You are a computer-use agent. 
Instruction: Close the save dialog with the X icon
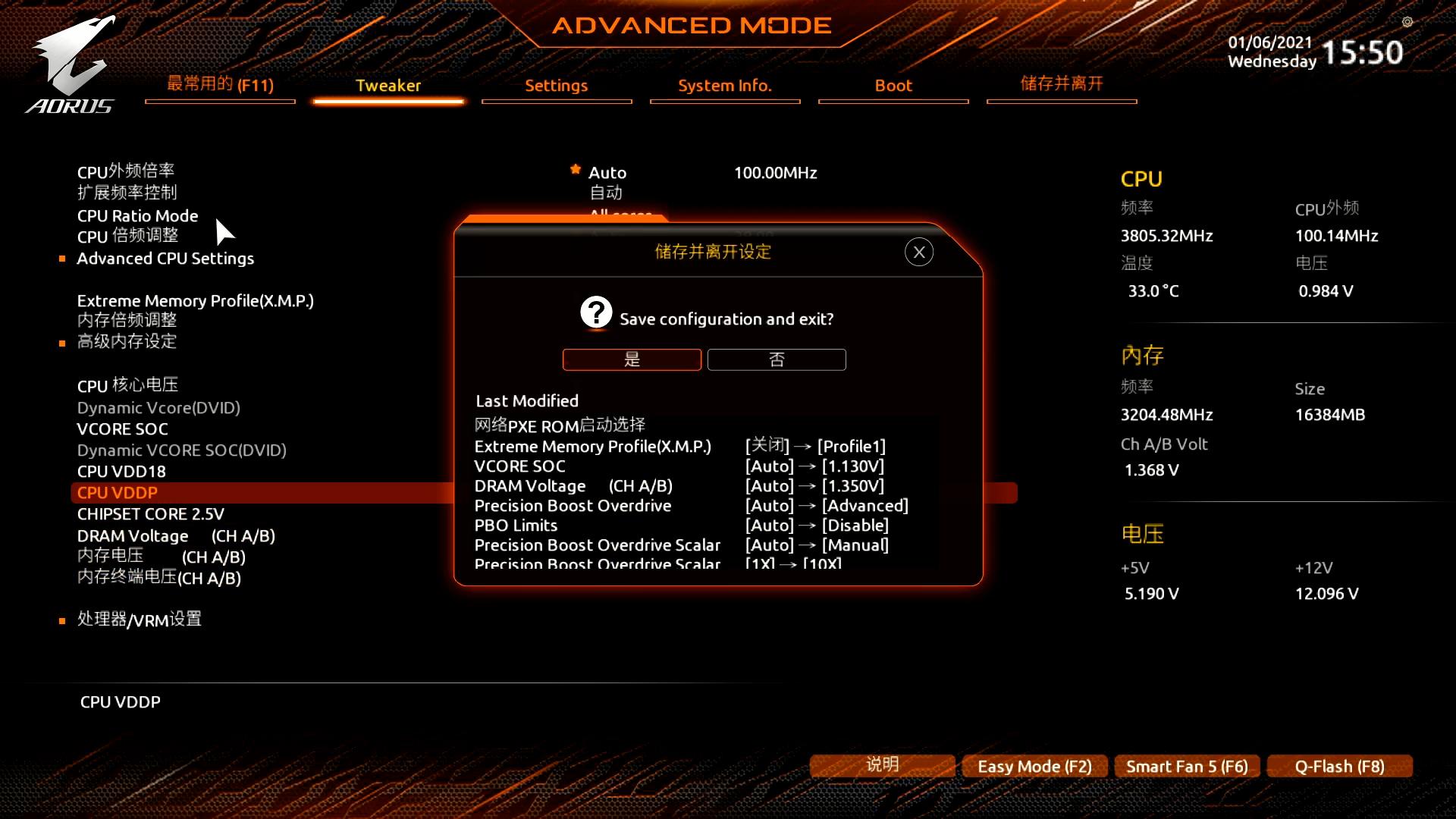(x=918, y=252)
